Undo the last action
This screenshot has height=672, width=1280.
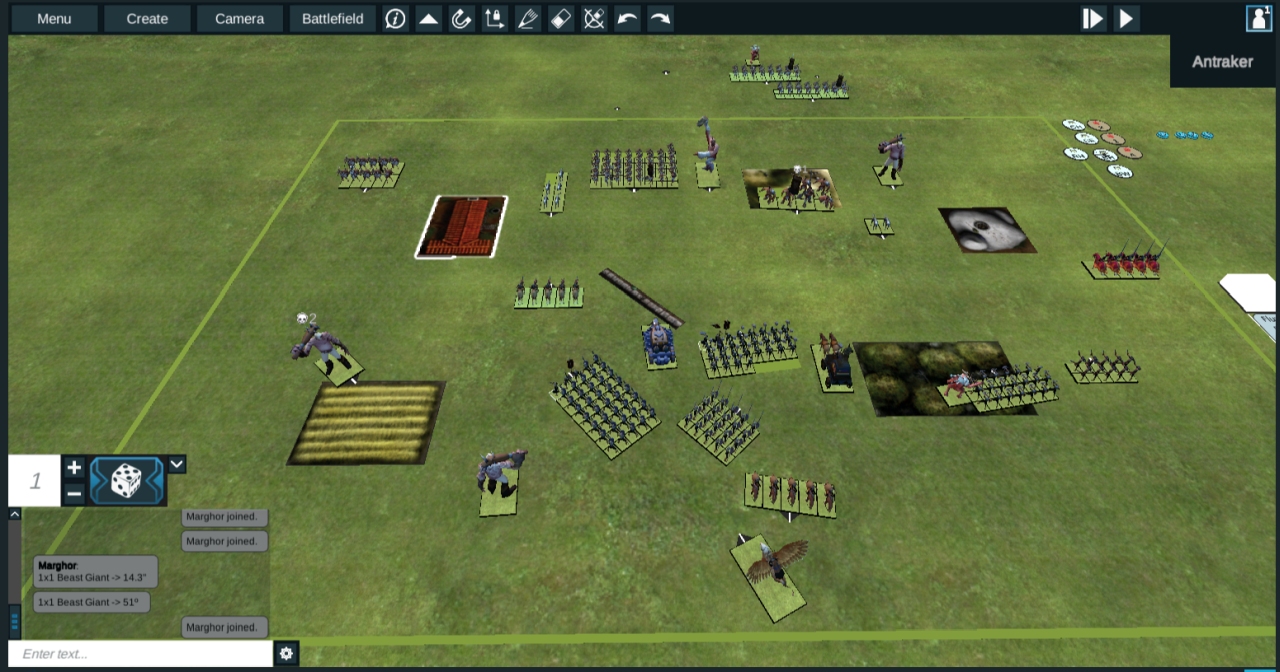click(x=627, y=18)
